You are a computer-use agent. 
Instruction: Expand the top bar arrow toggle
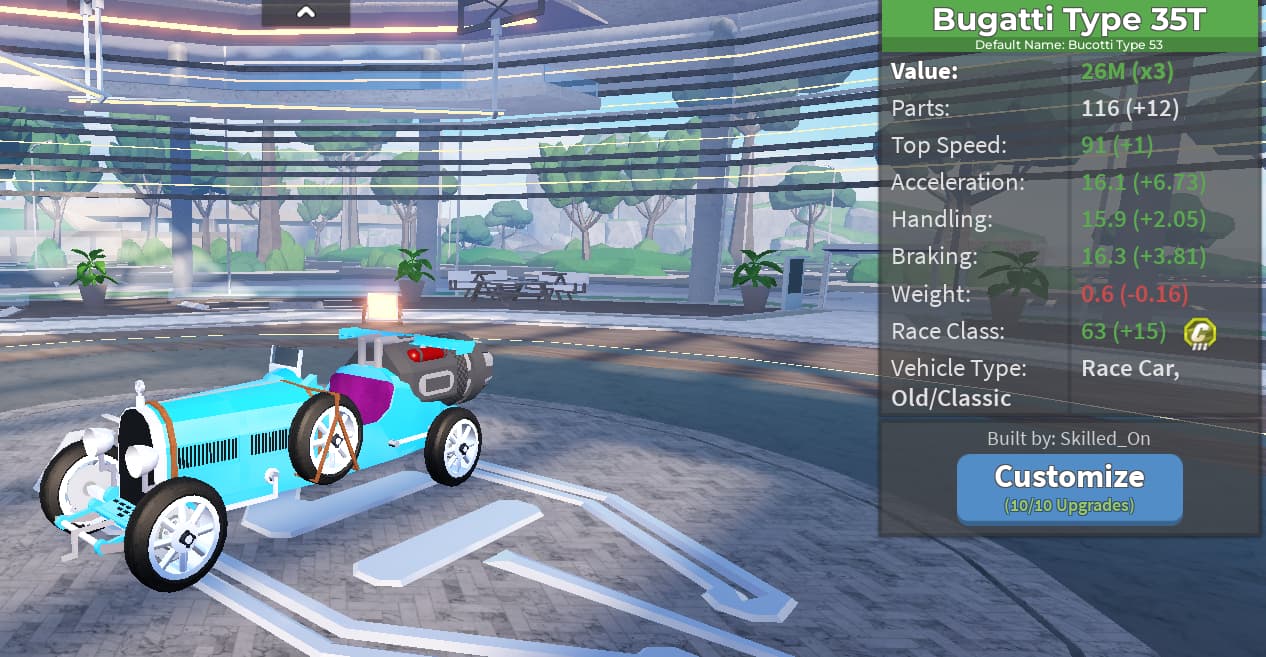point(306,13)
